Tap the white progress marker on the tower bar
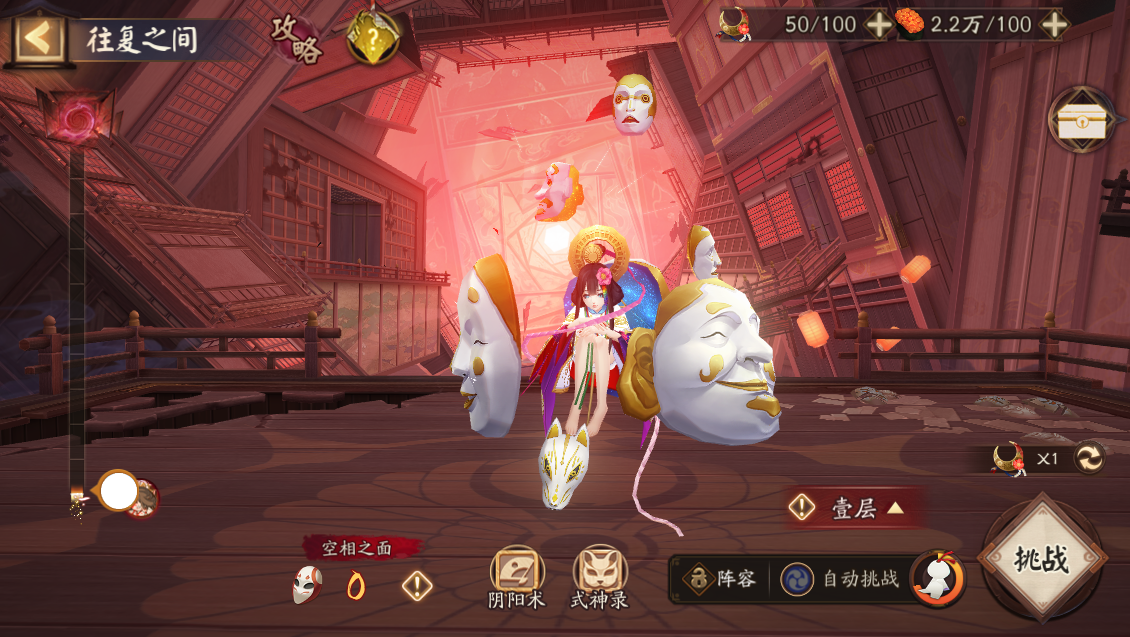The width and height of the screenshot is (1130, 637). coord(119,491)
